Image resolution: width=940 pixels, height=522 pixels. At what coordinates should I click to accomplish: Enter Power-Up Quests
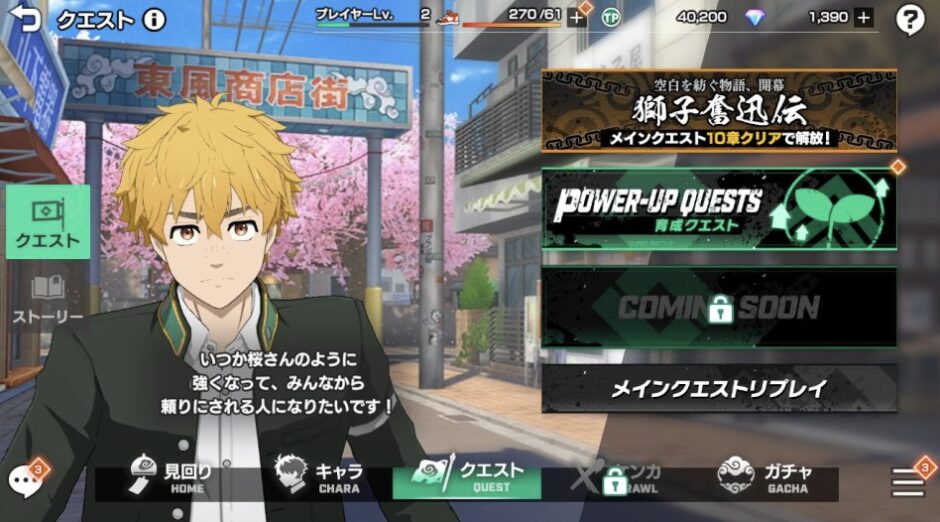pyautogui.click(x=719, y=209)
